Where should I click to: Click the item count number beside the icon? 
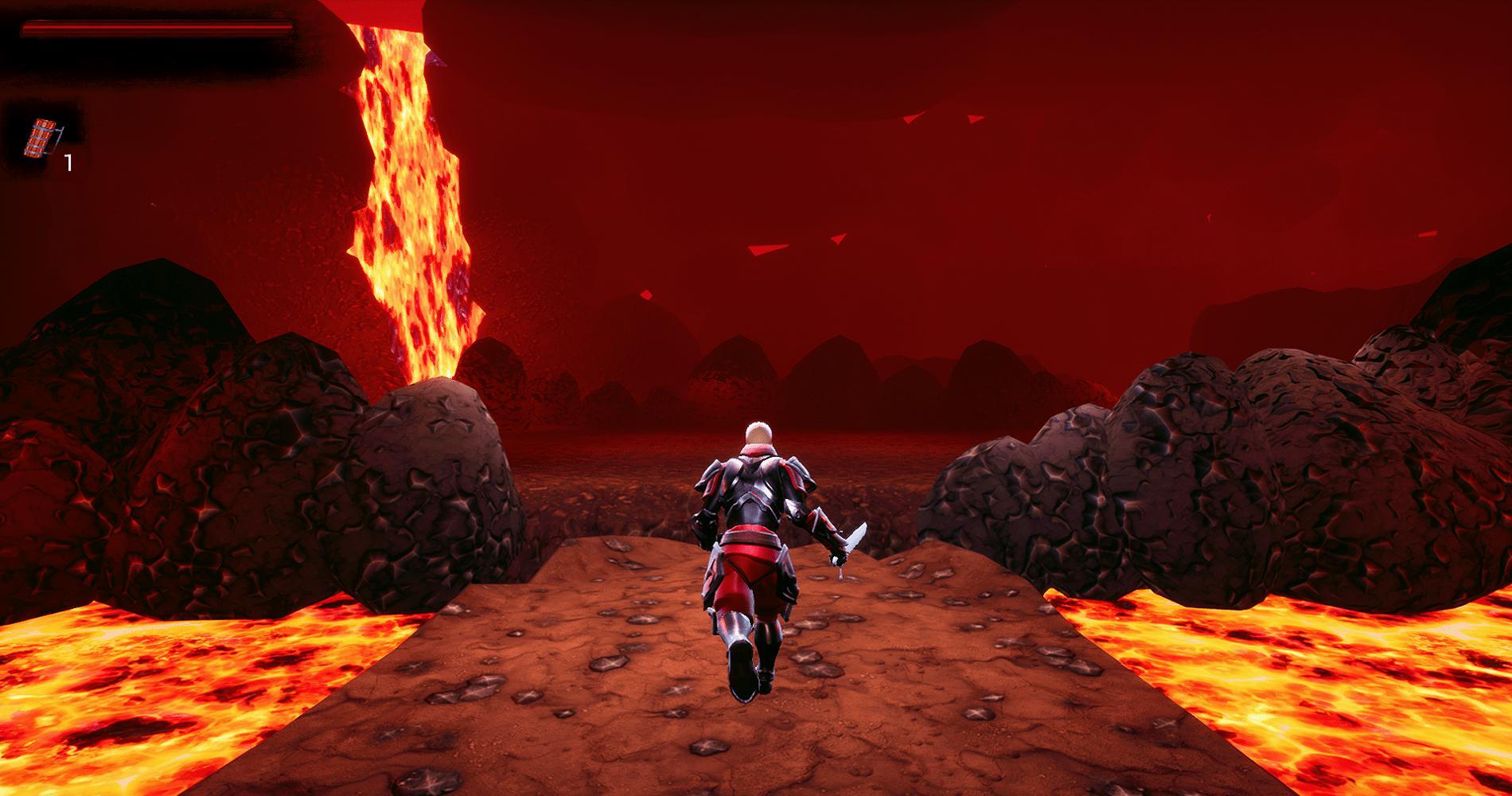[x=68, y=162]
